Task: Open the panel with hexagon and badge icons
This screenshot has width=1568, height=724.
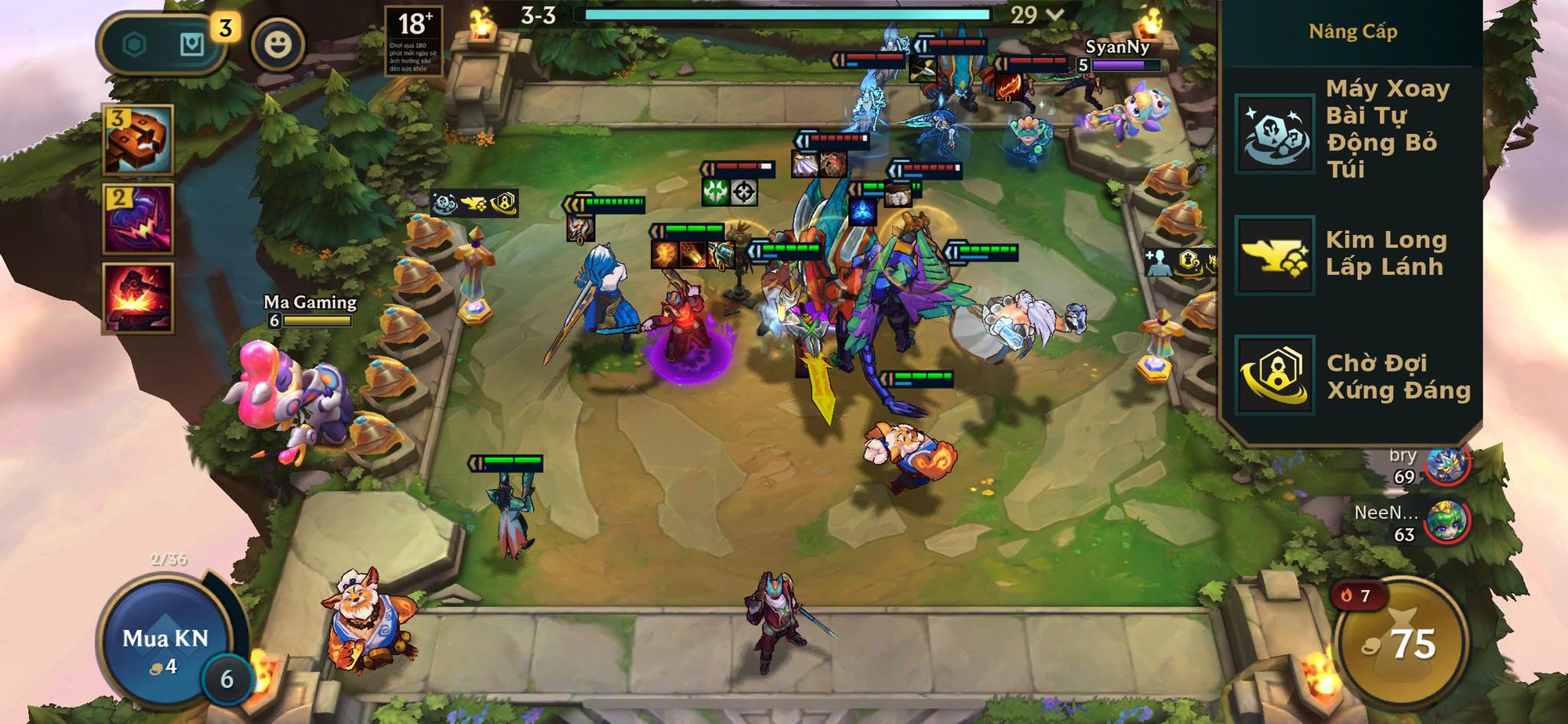Action: [x=163, y=45]
